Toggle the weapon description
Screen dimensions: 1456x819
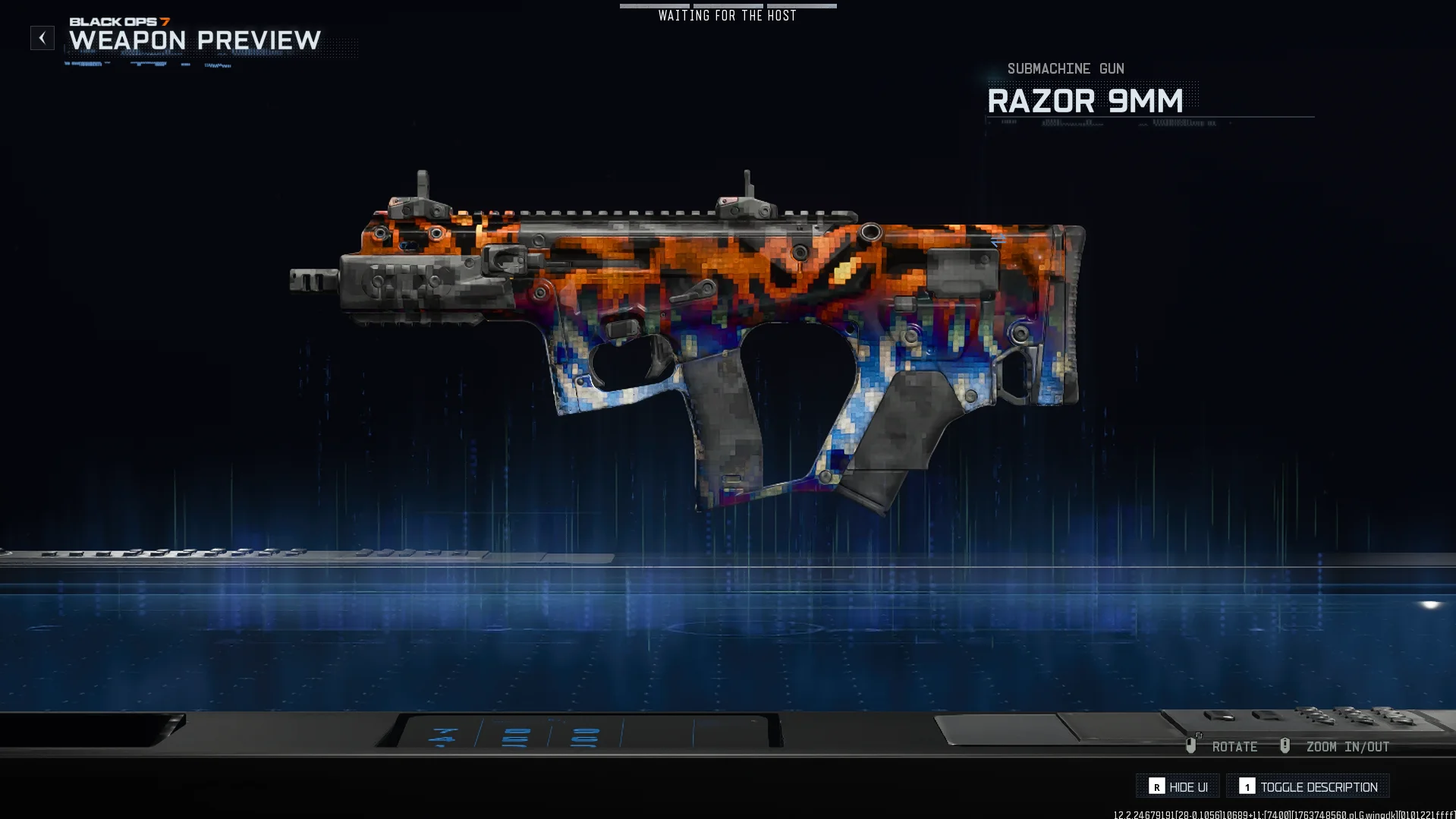(1308, 786)
